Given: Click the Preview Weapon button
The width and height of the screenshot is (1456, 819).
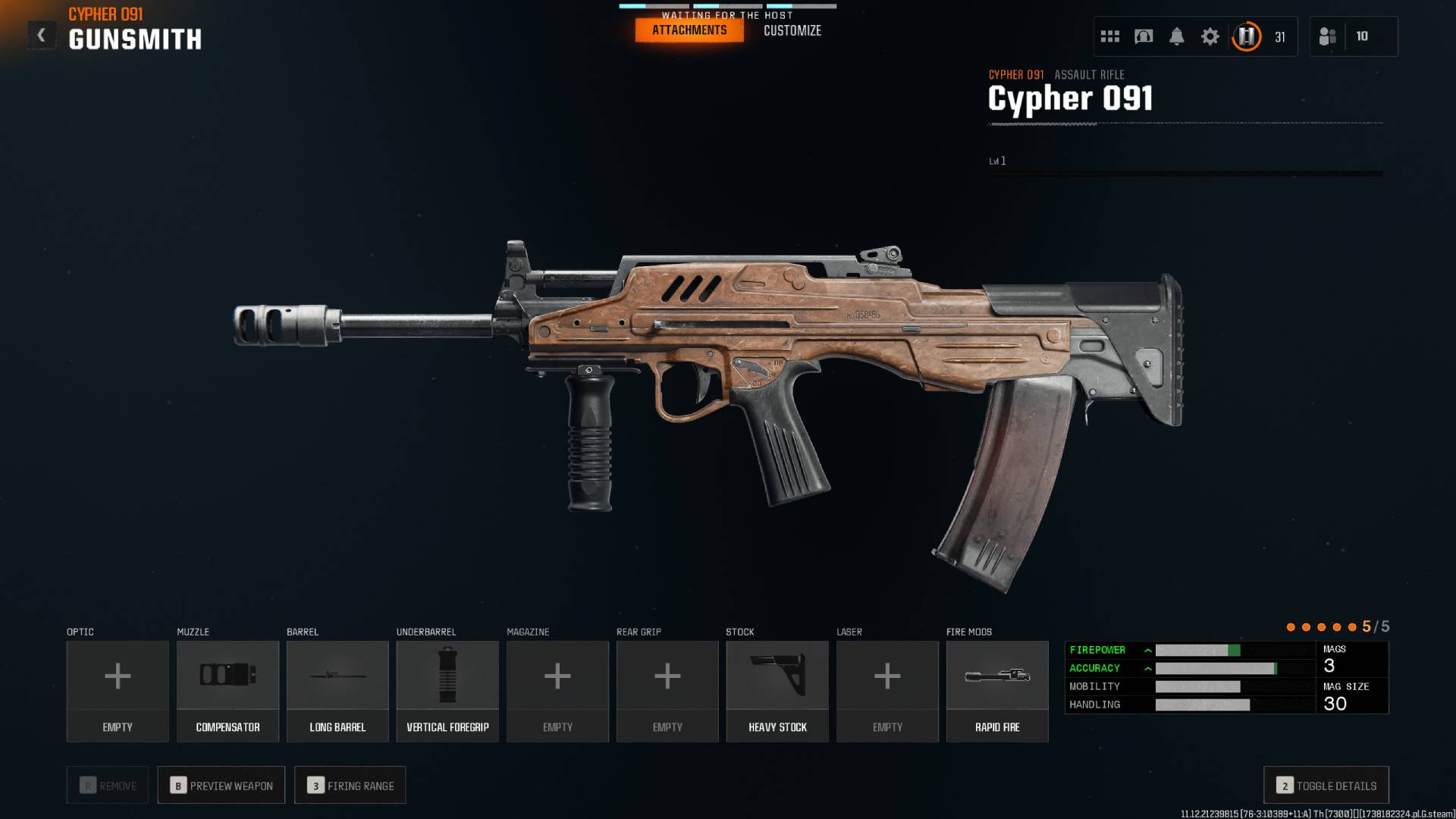Looking at the screenshot, I should point(221,785).
